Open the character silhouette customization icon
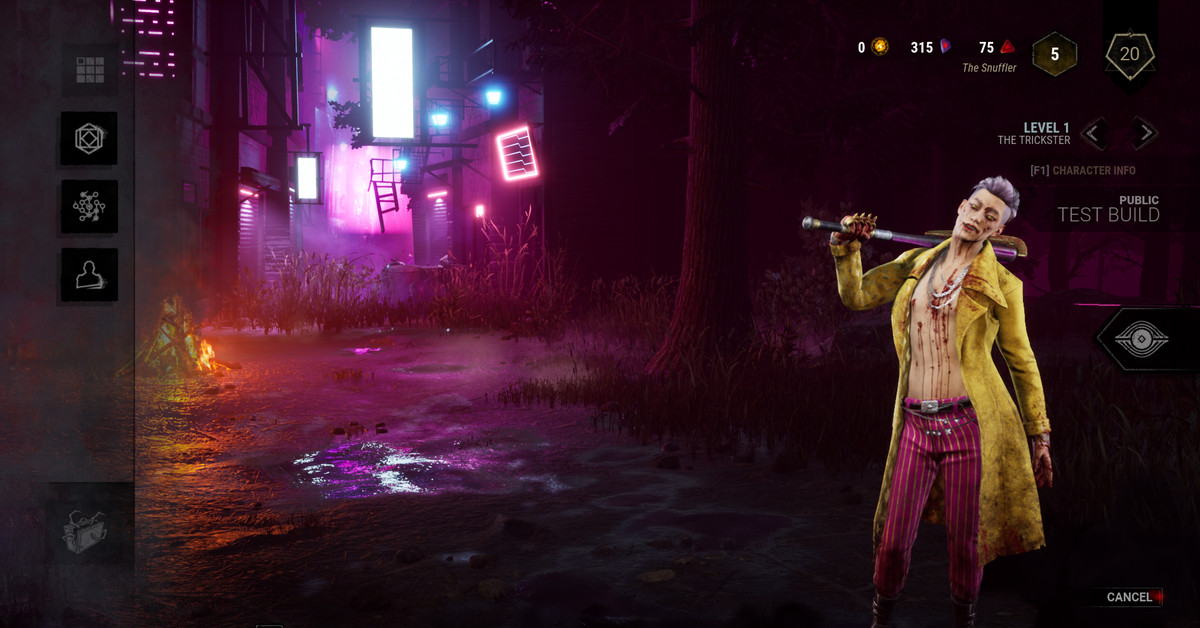Screen dimensions: 1200x628 [x=90, y=274]
